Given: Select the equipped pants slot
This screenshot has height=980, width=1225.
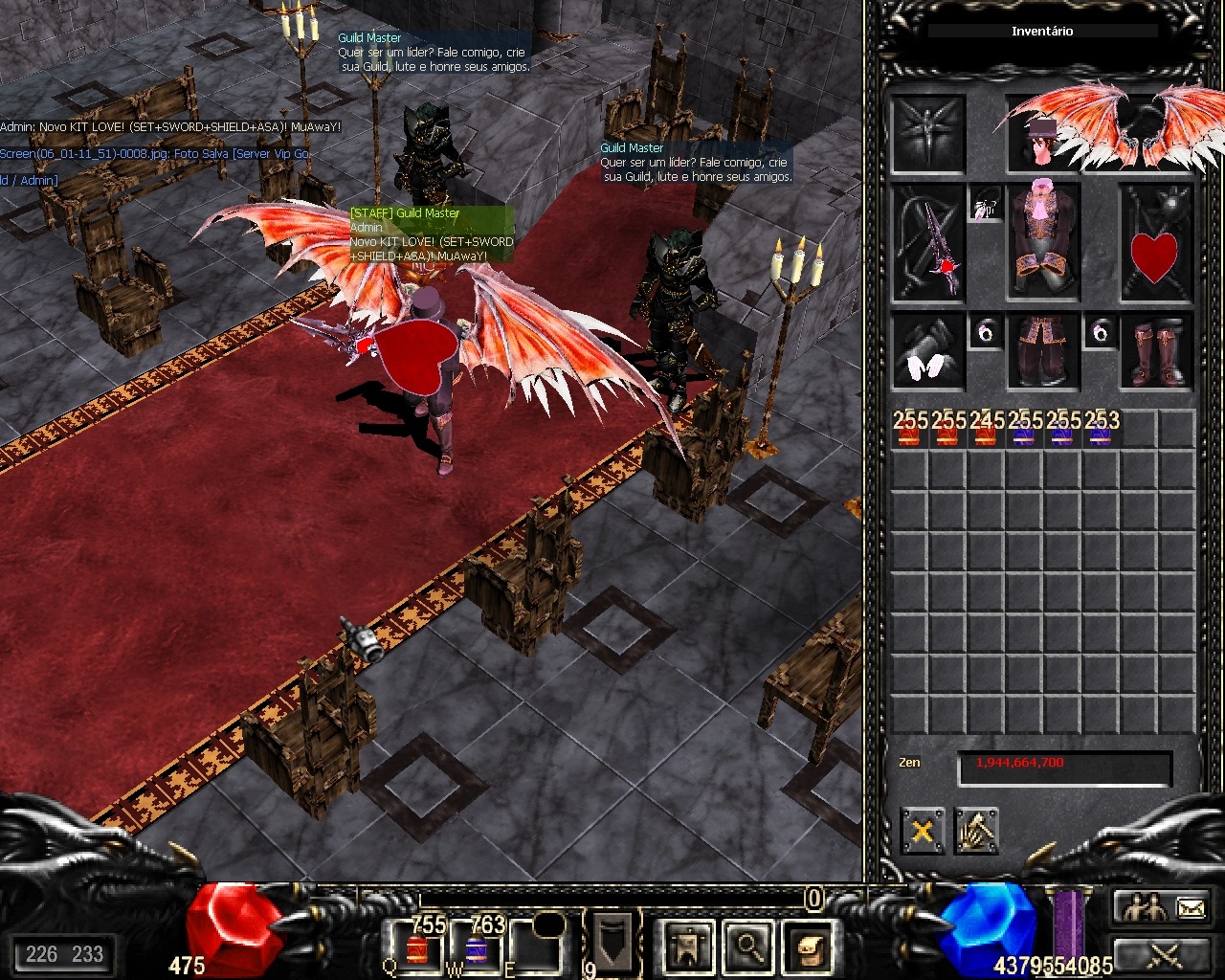Looking at the screenshot, I should pos(1042,352).
